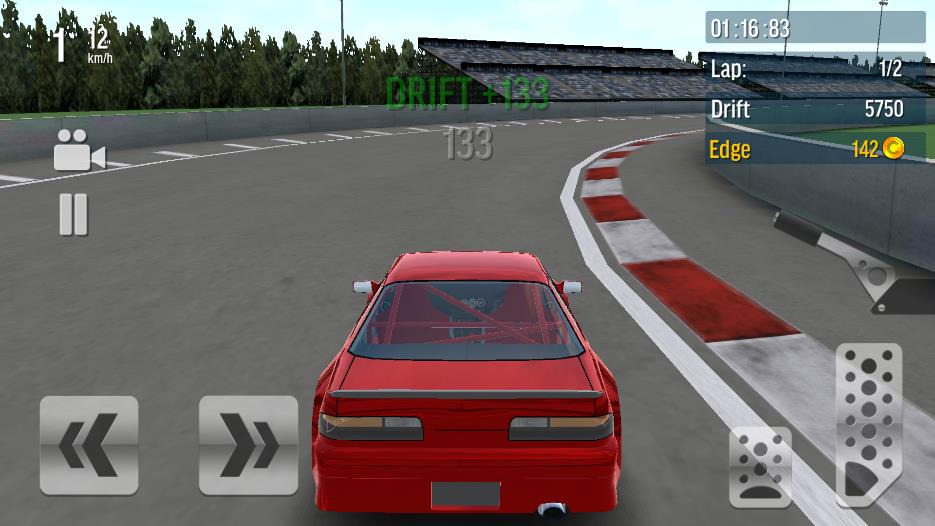Steer right with the right arrow button
The height and width of the screenshot is (526, 935).
[x=248, y=445]
